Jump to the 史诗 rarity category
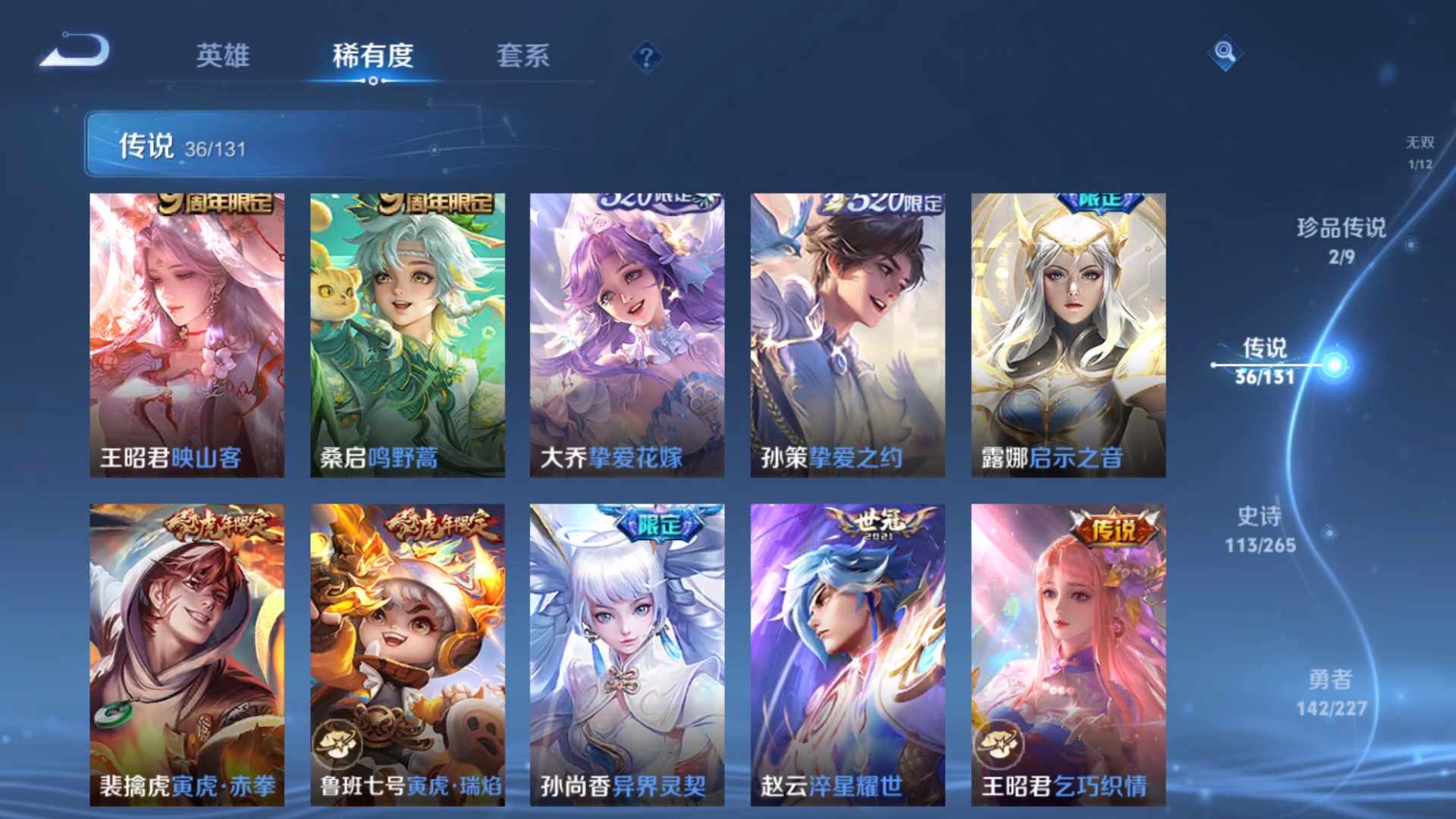Image resolution: width=1456 pixels, height=819 pixels. [x=1260, y=529]
